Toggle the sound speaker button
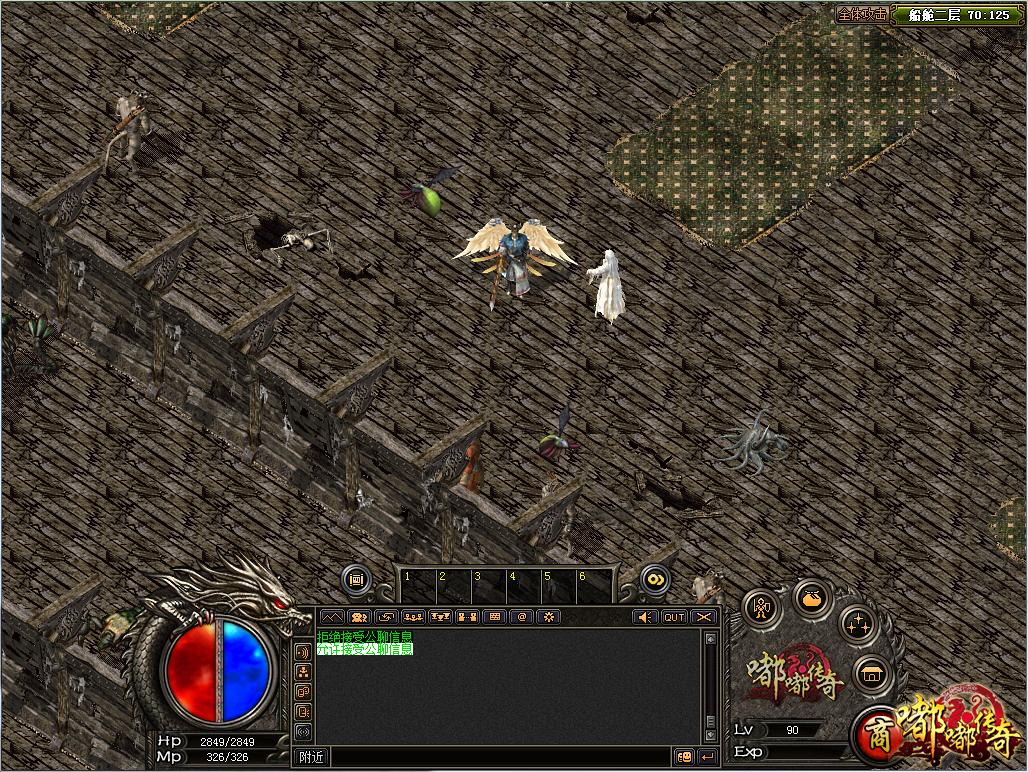Viewport: 1028px width, 772px height. pyautogui.click(x=647, y=617)
